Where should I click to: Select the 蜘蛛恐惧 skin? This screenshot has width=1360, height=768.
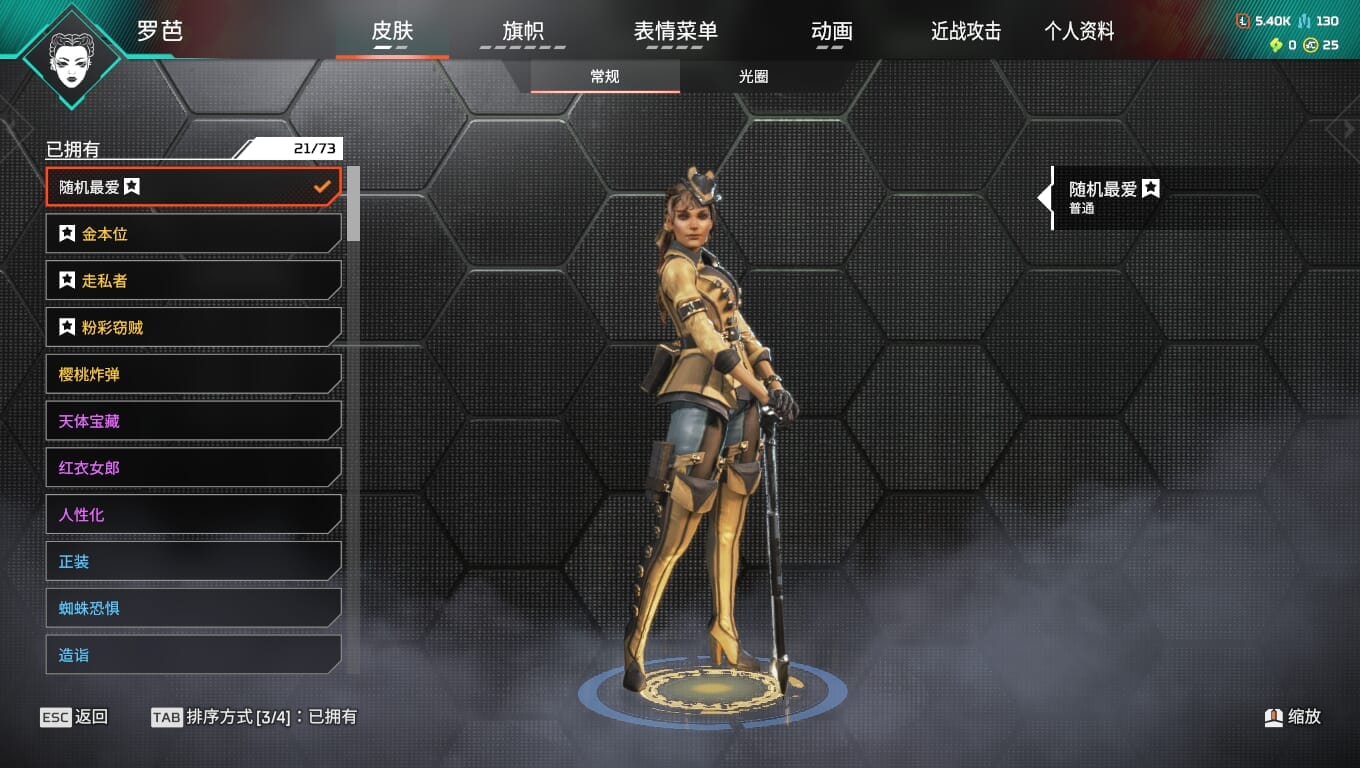pyautogui.click(x=193, y=608)
